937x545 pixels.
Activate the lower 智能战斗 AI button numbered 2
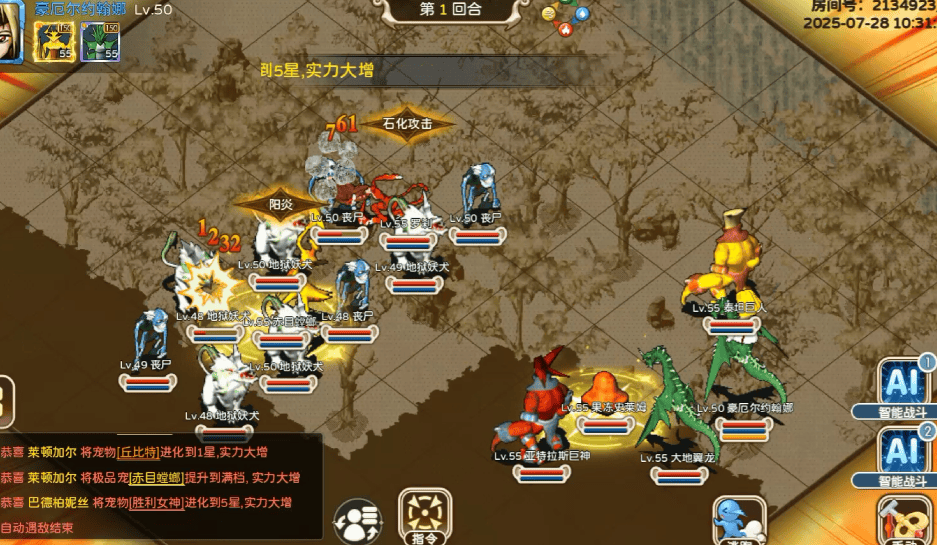click(901, 453)
